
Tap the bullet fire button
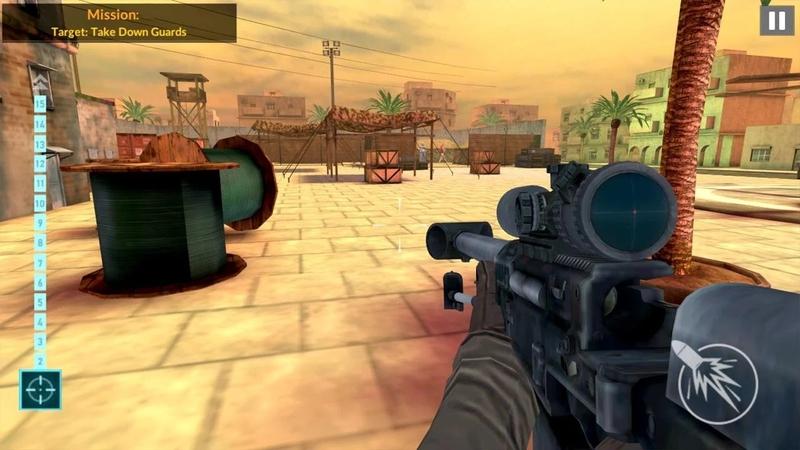[x=717, y=383]
